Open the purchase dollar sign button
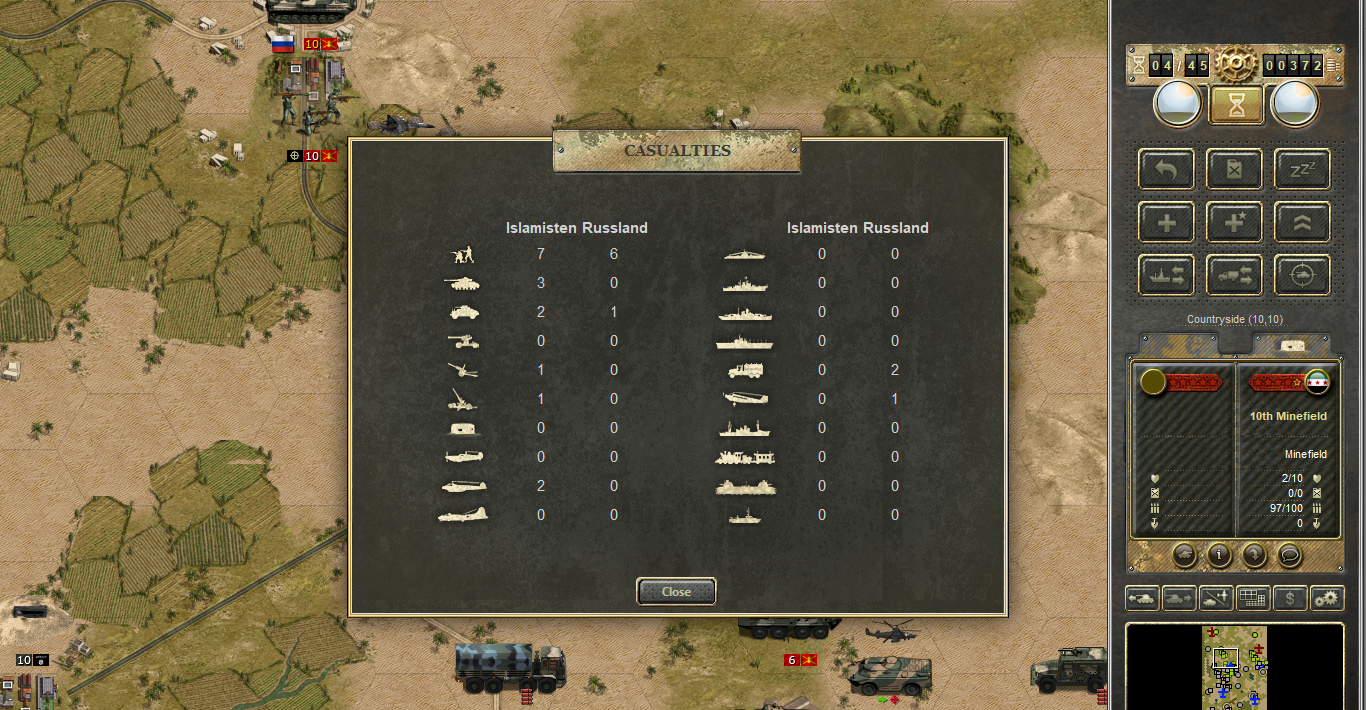The width and height of the screenshot is (1366, 710). tap(1291, 599)
